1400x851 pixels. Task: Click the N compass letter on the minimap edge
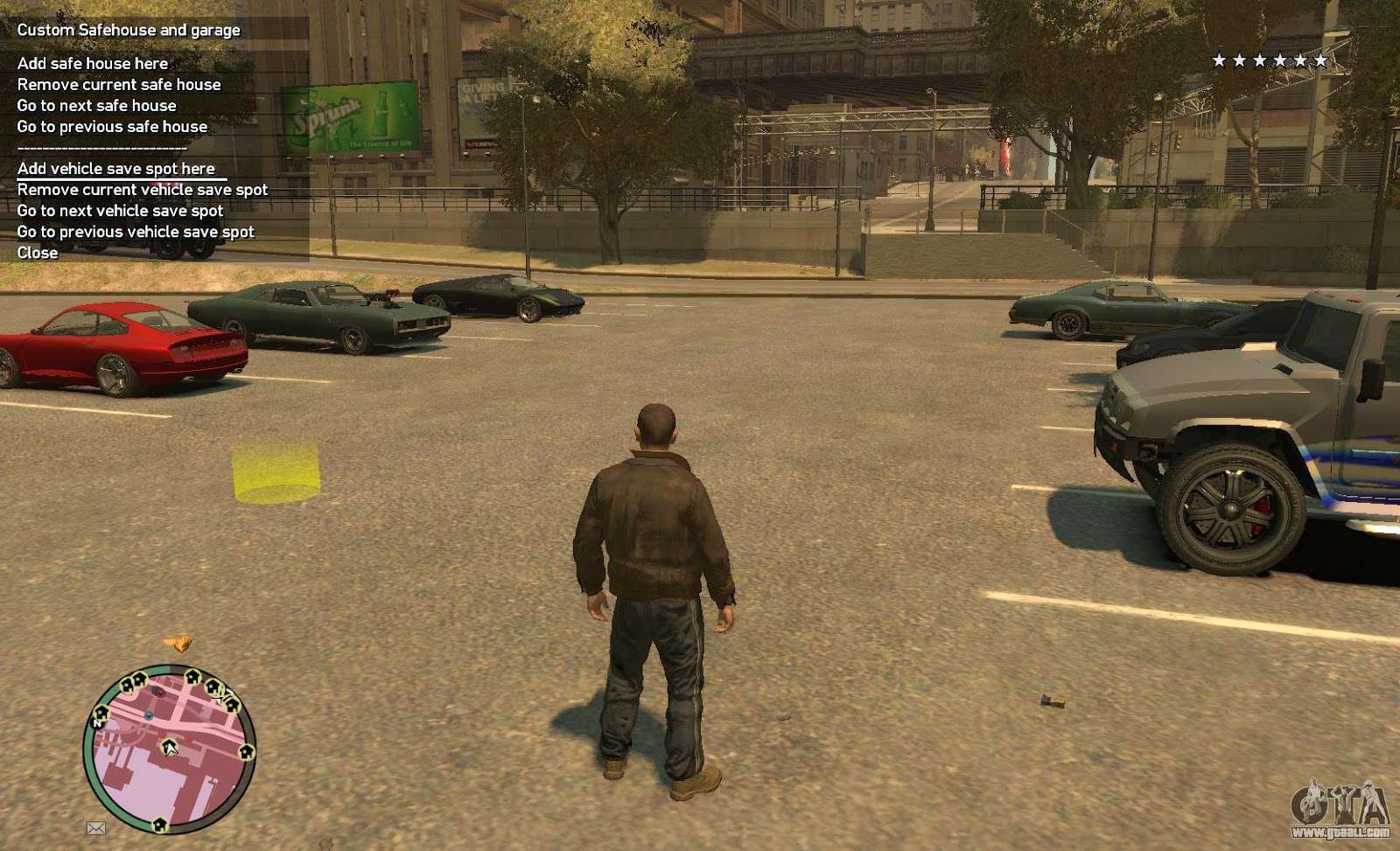[96, 723]
